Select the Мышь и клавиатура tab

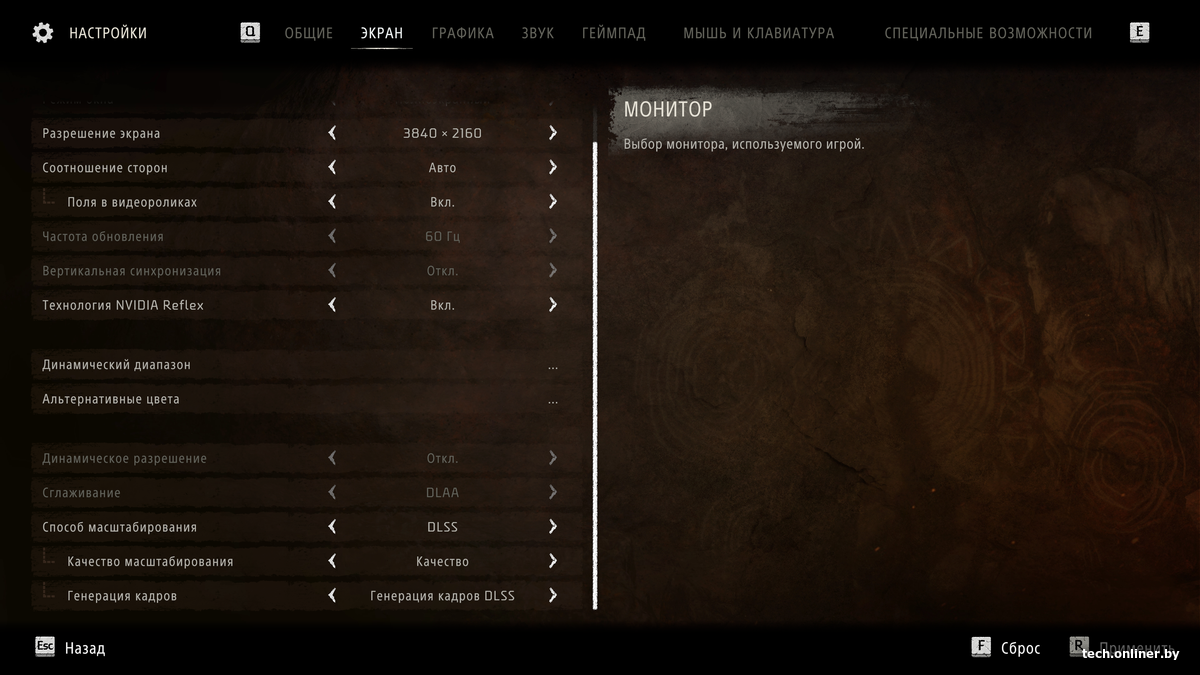(x=758, y=33)
